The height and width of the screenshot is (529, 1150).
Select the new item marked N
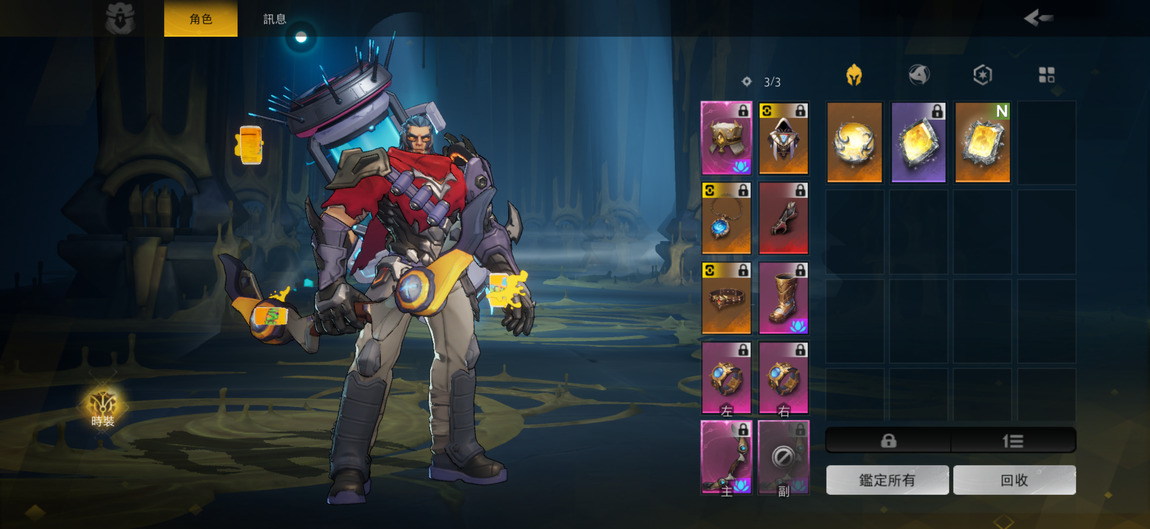click(982, 142)
